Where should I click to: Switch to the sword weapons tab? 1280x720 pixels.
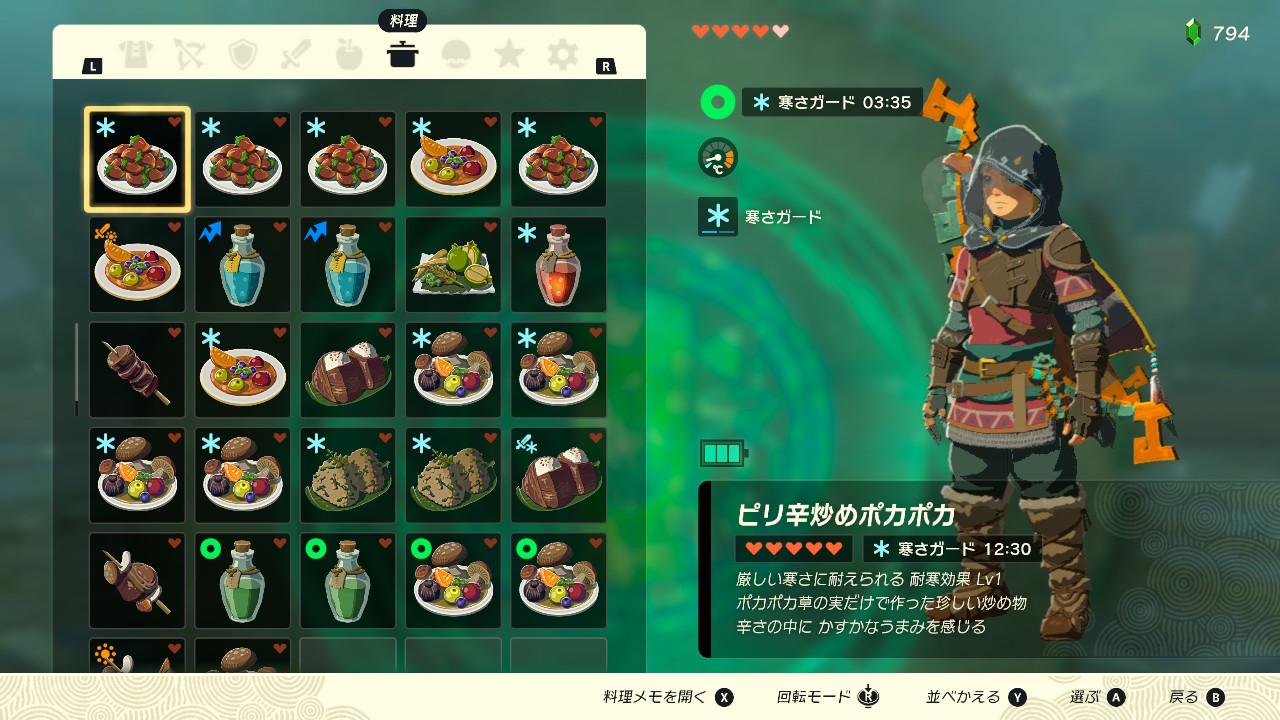coord(296,55)
